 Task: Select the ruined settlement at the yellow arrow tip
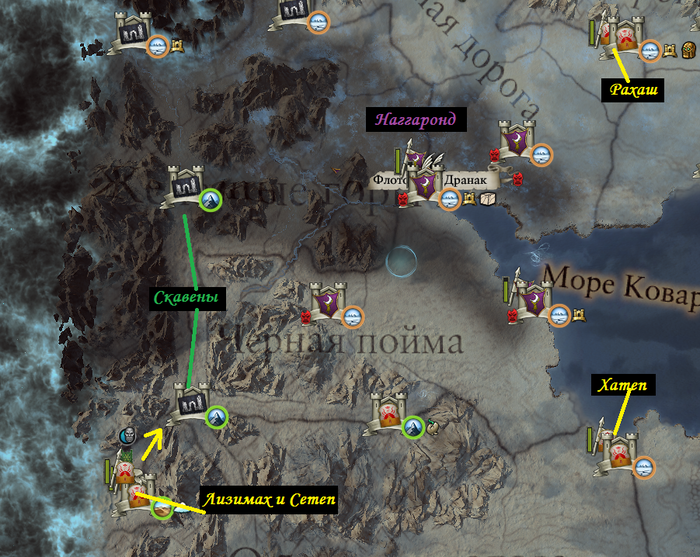pos(191,403)
